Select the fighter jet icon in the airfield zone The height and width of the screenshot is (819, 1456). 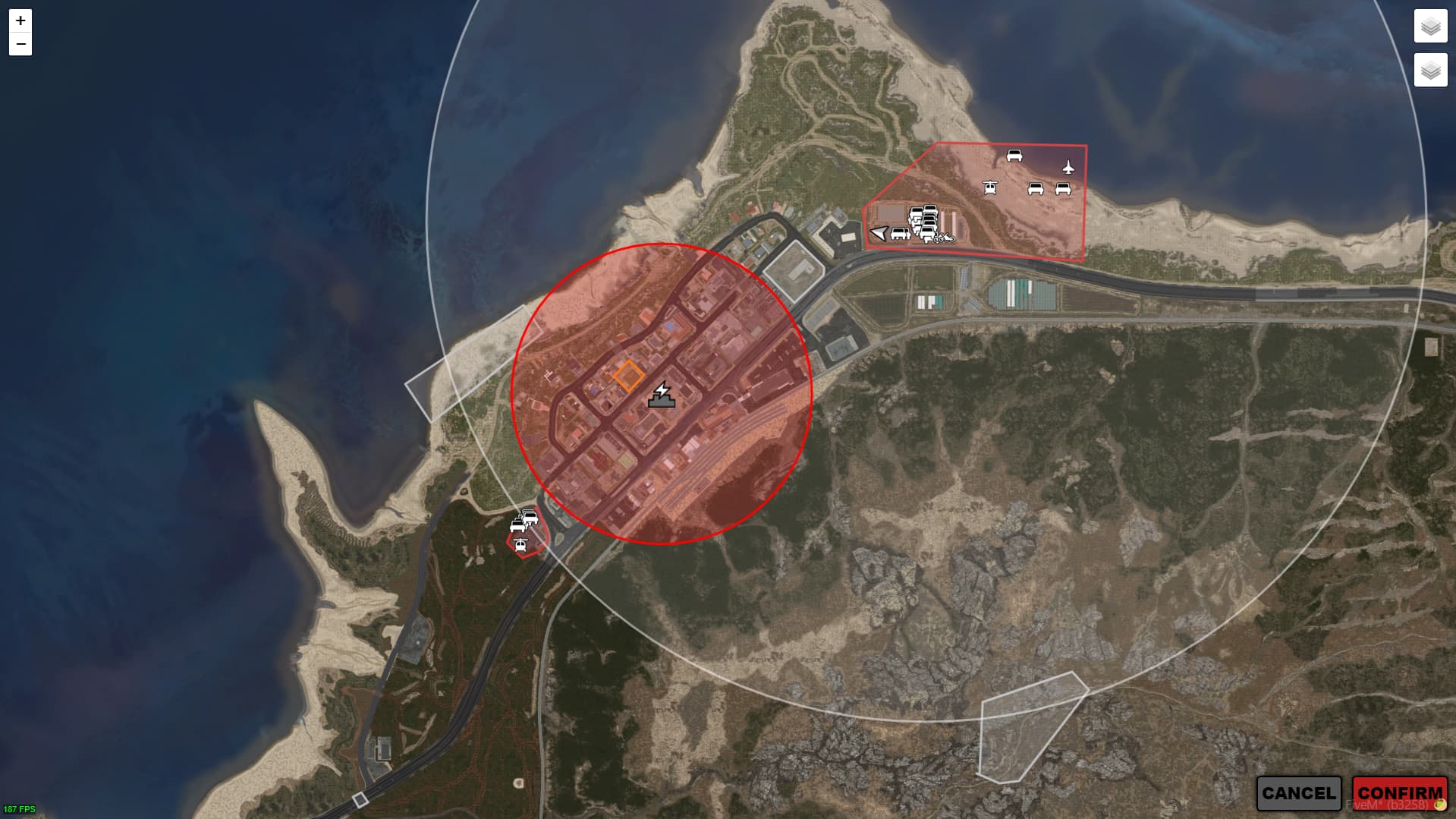(1068, 167)
